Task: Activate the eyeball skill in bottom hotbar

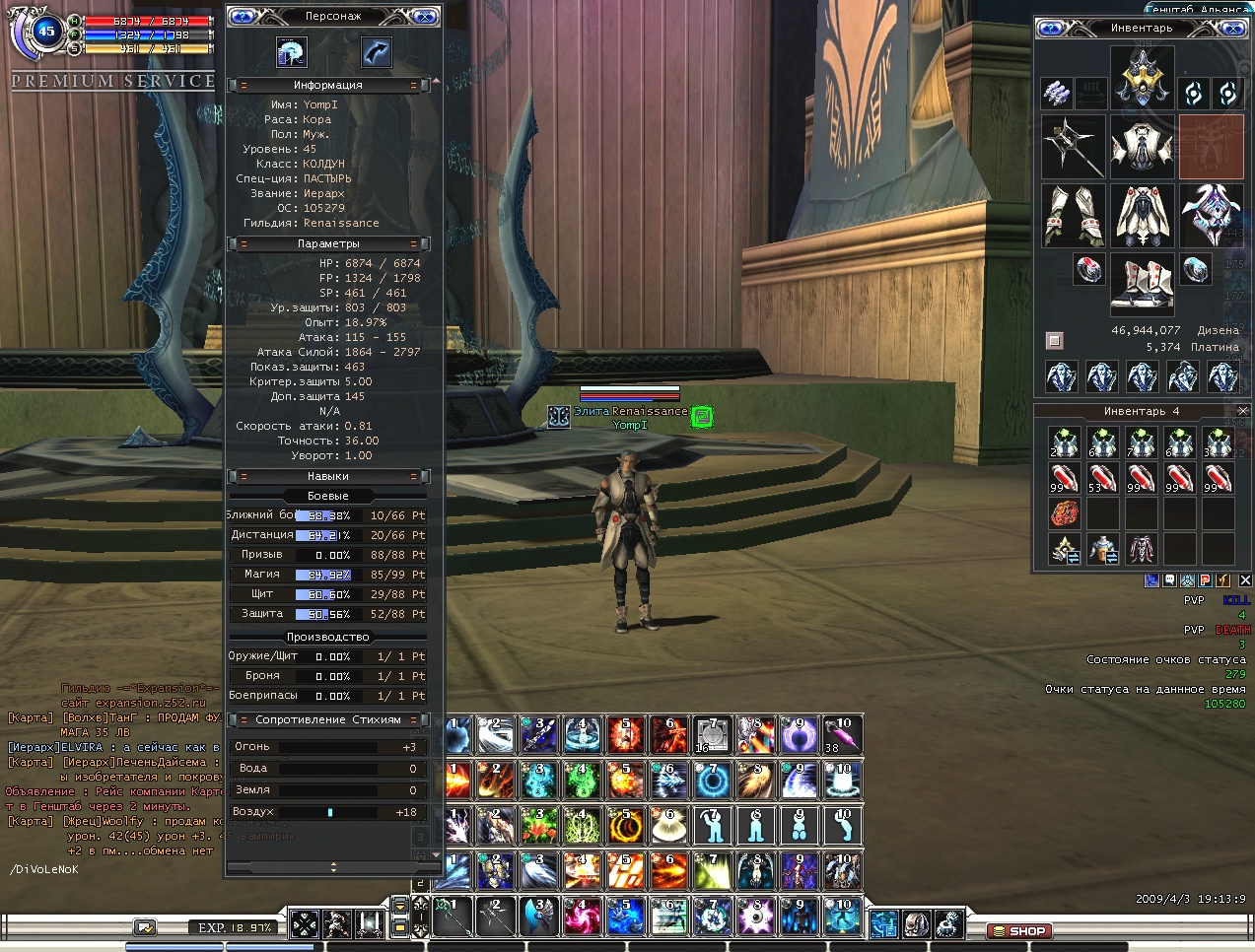Action: [x=755, y=917]
